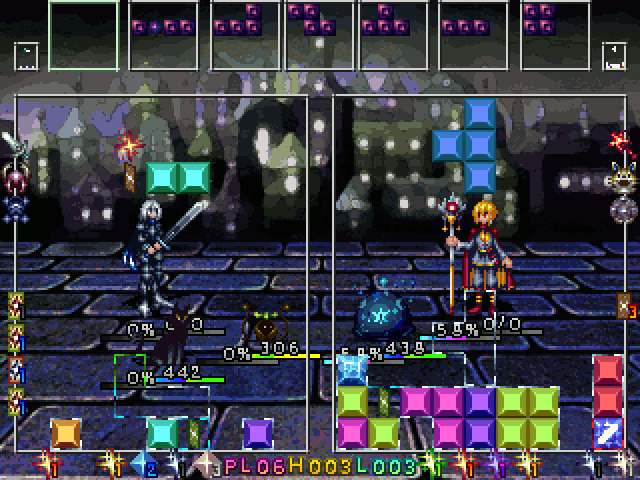Select the empty hold box
Viewport: 640px width, 480px height.
tap(84, 36)
